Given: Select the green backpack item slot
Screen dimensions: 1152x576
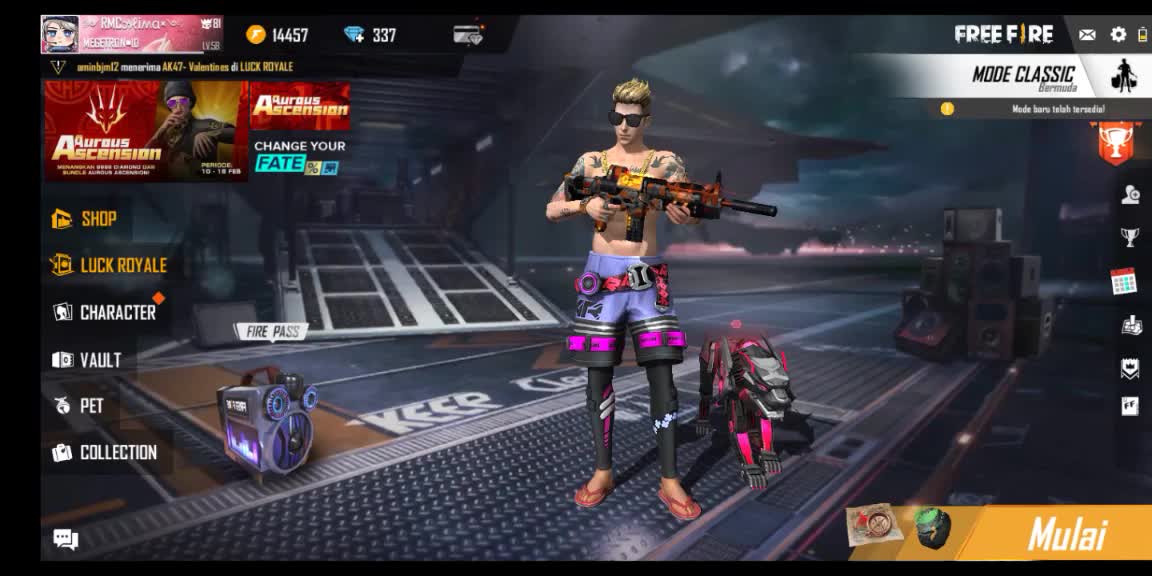Looking at the screenshot, I should point(931,528).
